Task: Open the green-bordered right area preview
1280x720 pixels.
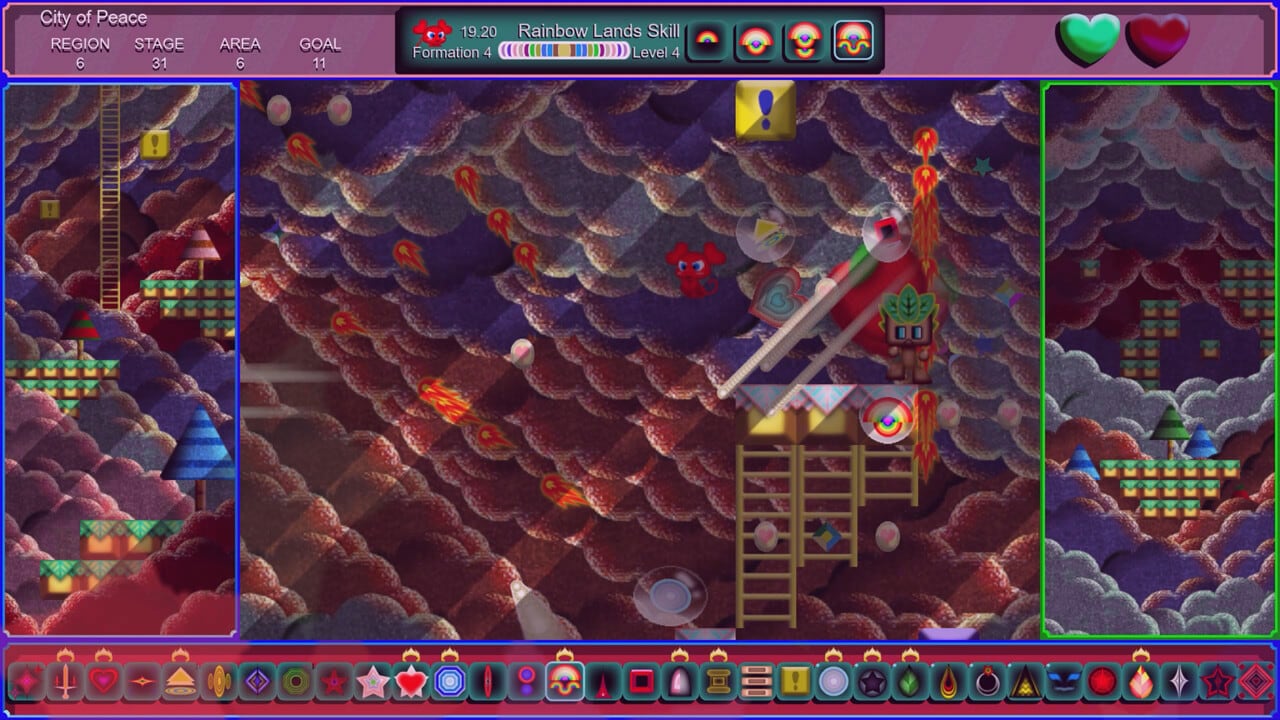Action: [x=1160, y=360]
